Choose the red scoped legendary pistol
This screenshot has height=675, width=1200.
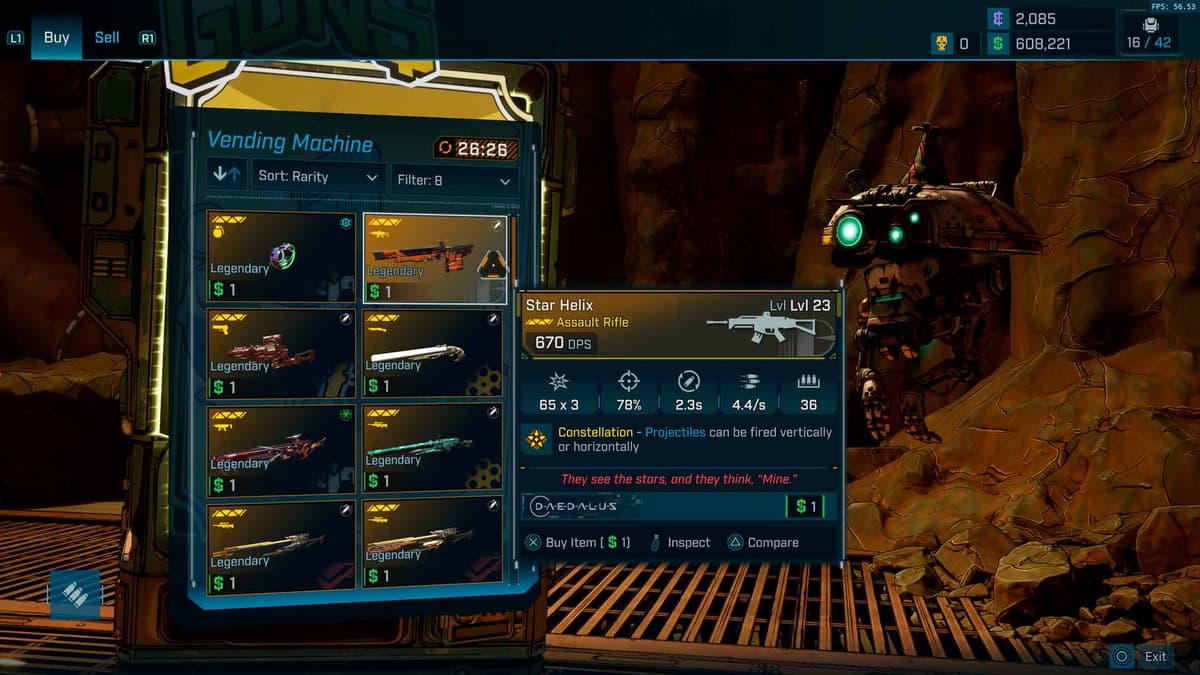tap(281, 354)
